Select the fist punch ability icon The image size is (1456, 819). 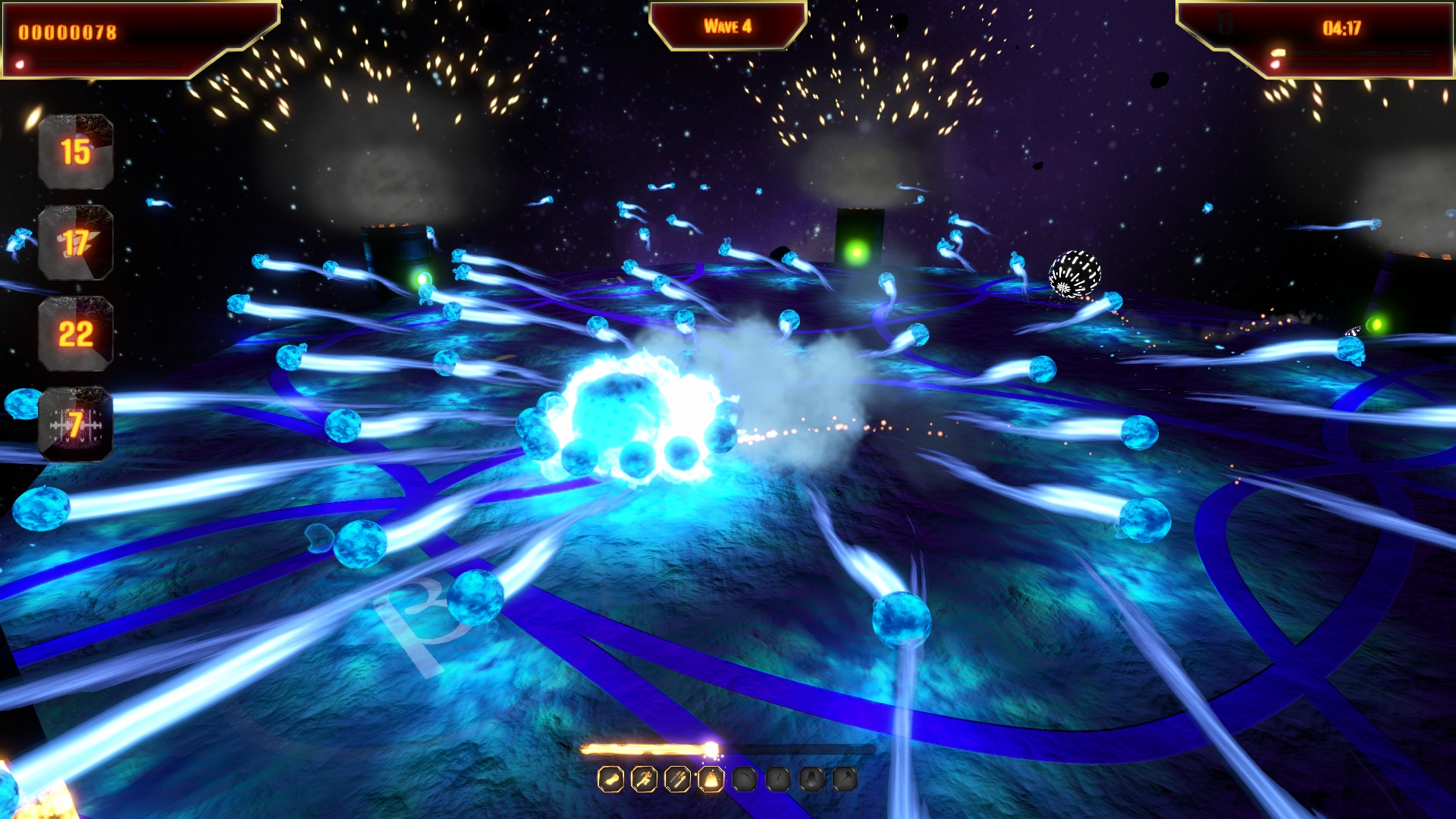pyautogui.click(x=610, y=779)
